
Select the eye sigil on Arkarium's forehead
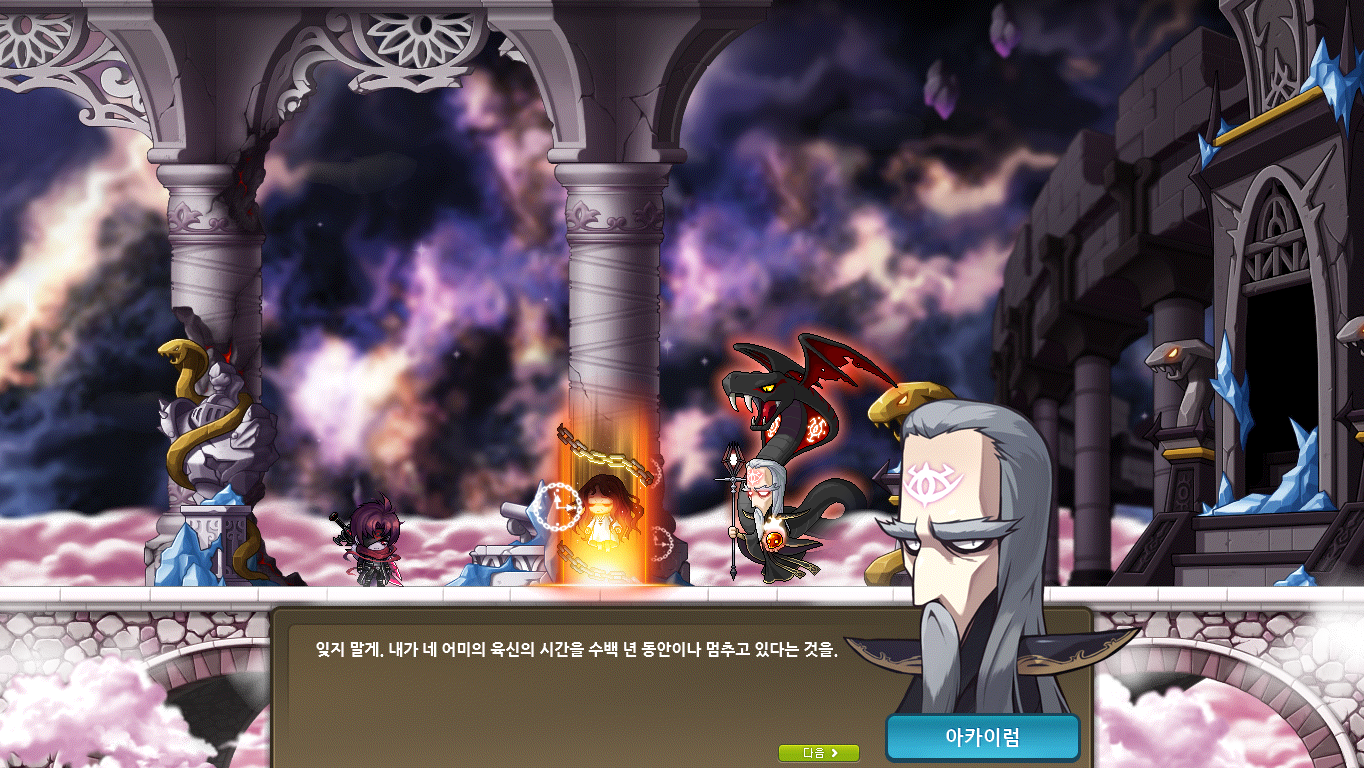pyautogui.click(x=931, y=480)
